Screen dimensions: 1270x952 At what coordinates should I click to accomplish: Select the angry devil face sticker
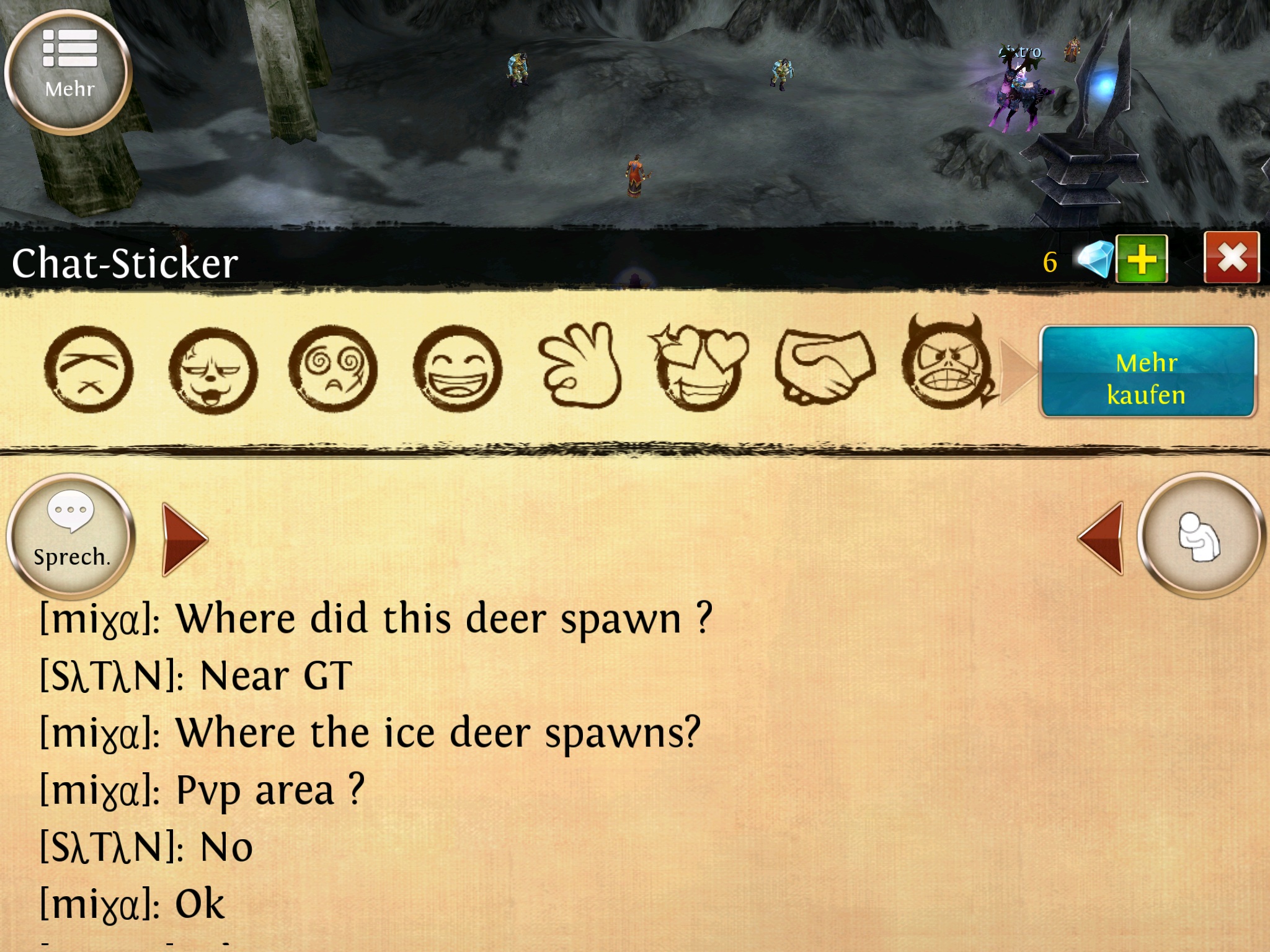[946, 366]
